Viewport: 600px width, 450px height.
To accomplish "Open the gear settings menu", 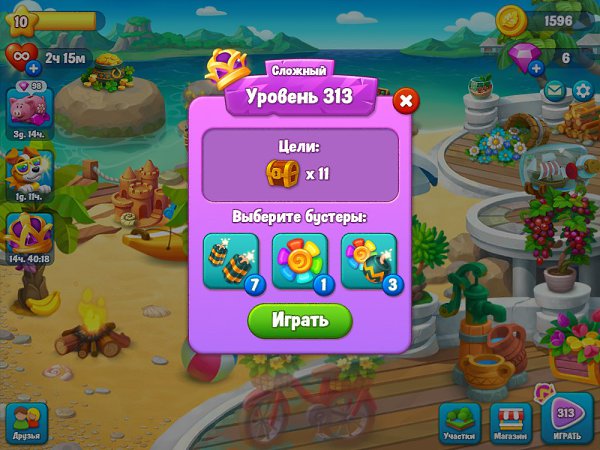I will [583, 91].
